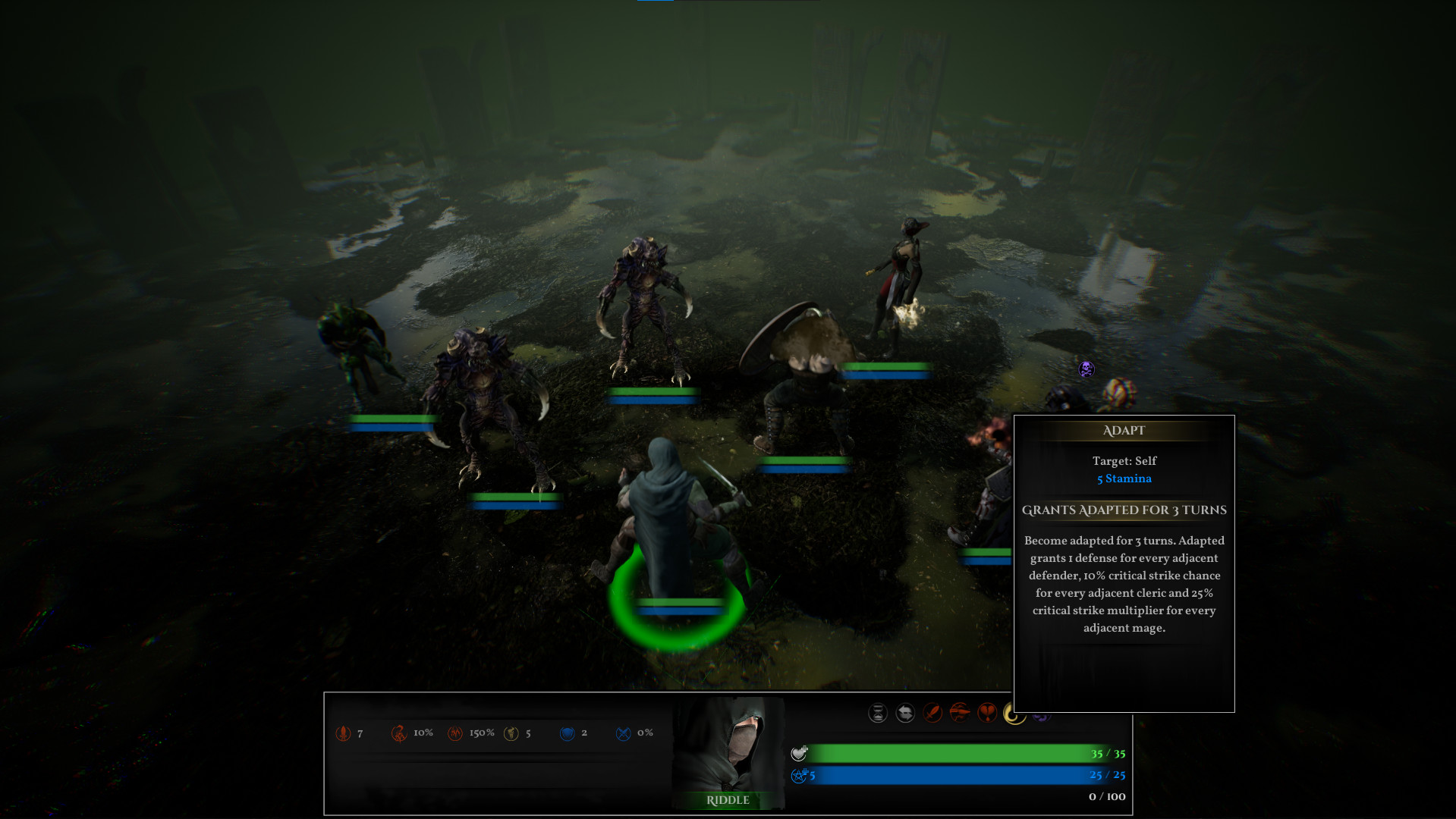The height and width of the screenshot is (819, 1456).
Task: Click the RIDDLE name banner
Action: click(x=729, y=800)
